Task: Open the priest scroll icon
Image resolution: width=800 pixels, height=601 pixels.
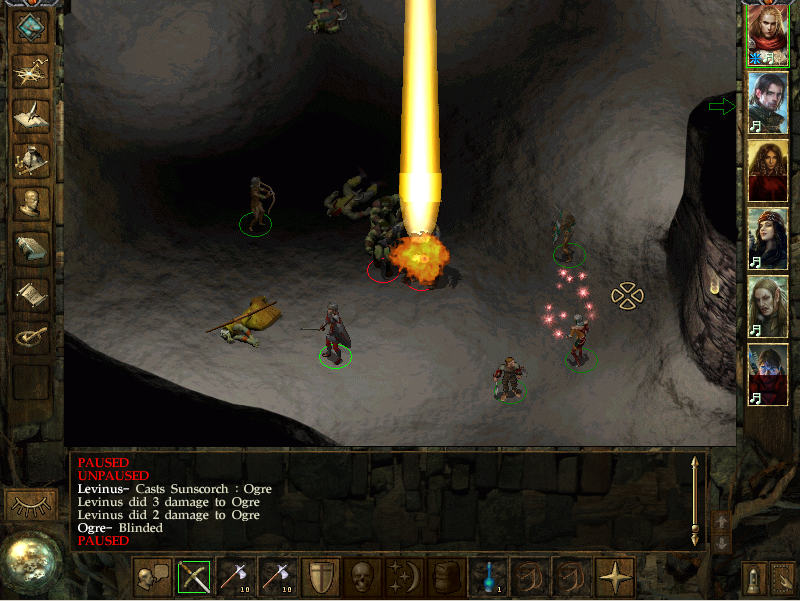Action: pos(31,294)
